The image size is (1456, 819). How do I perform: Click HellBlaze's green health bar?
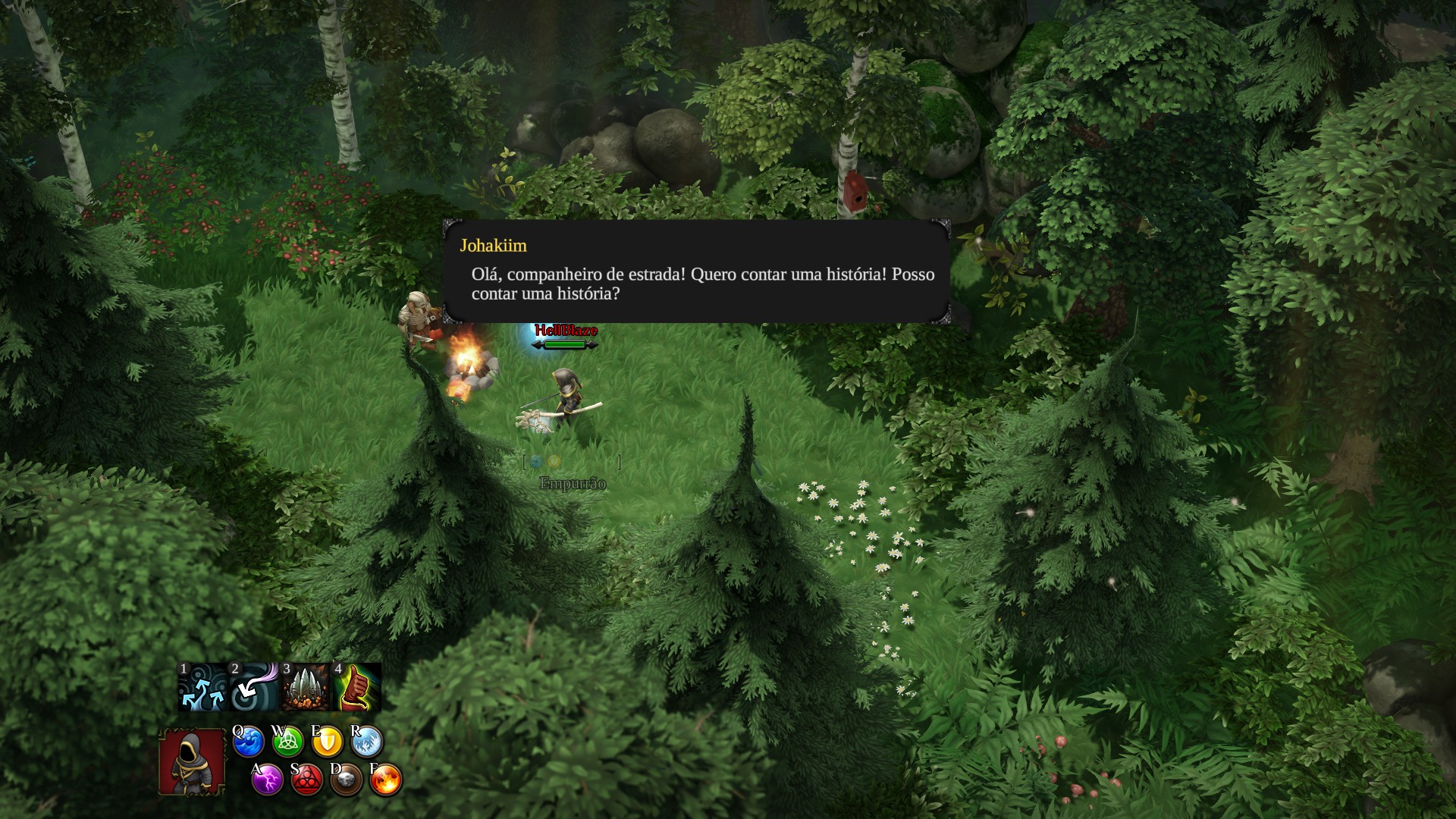[566, 343]
